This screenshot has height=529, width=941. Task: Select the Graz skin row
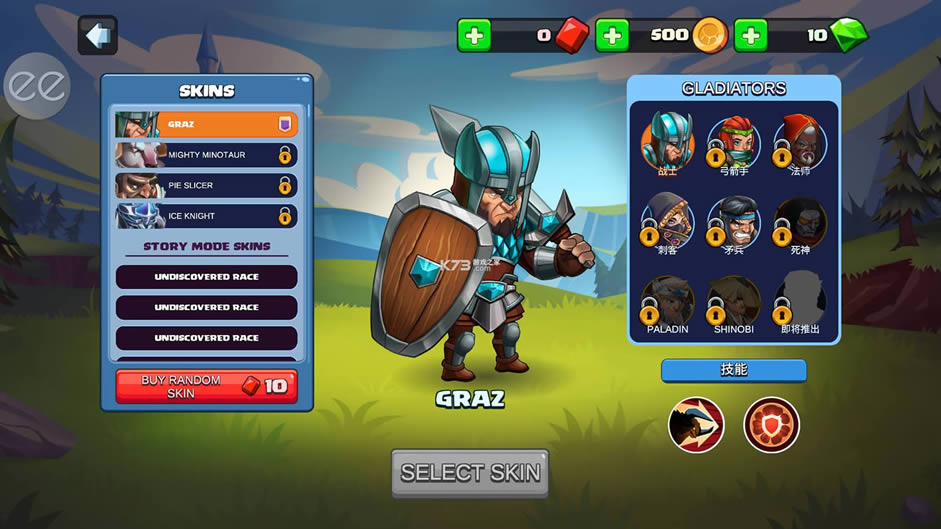pos(206,124)
